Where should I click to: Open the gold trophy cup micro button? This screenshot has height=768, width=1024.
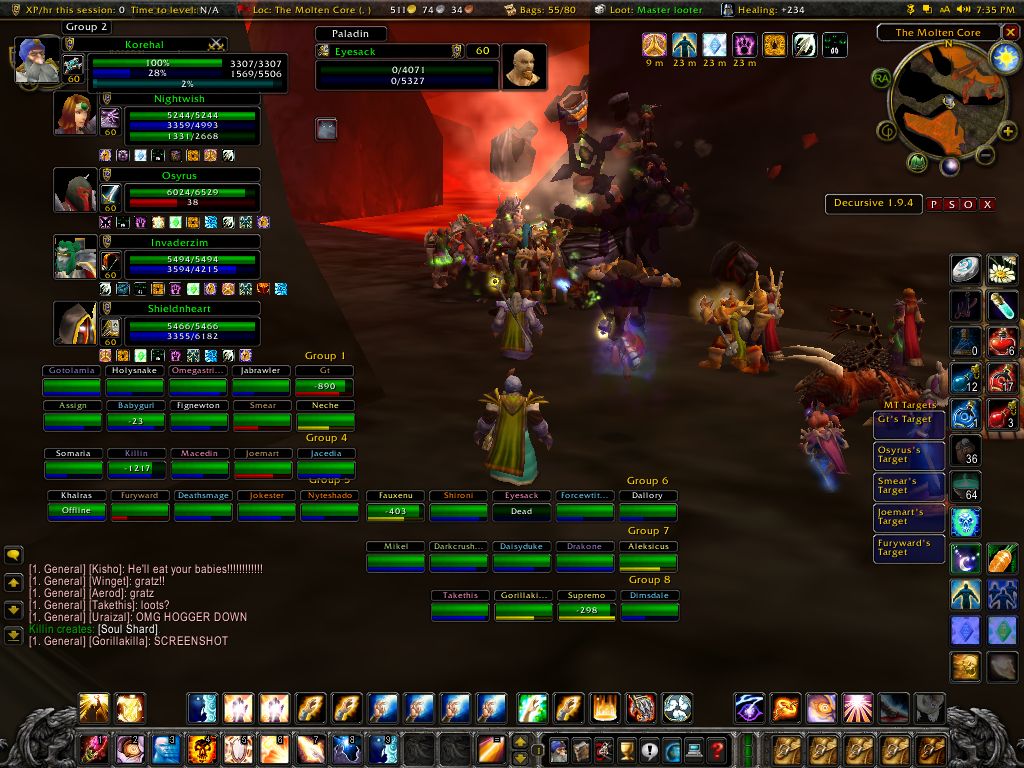pyautogui.click(x=627, y=749)
